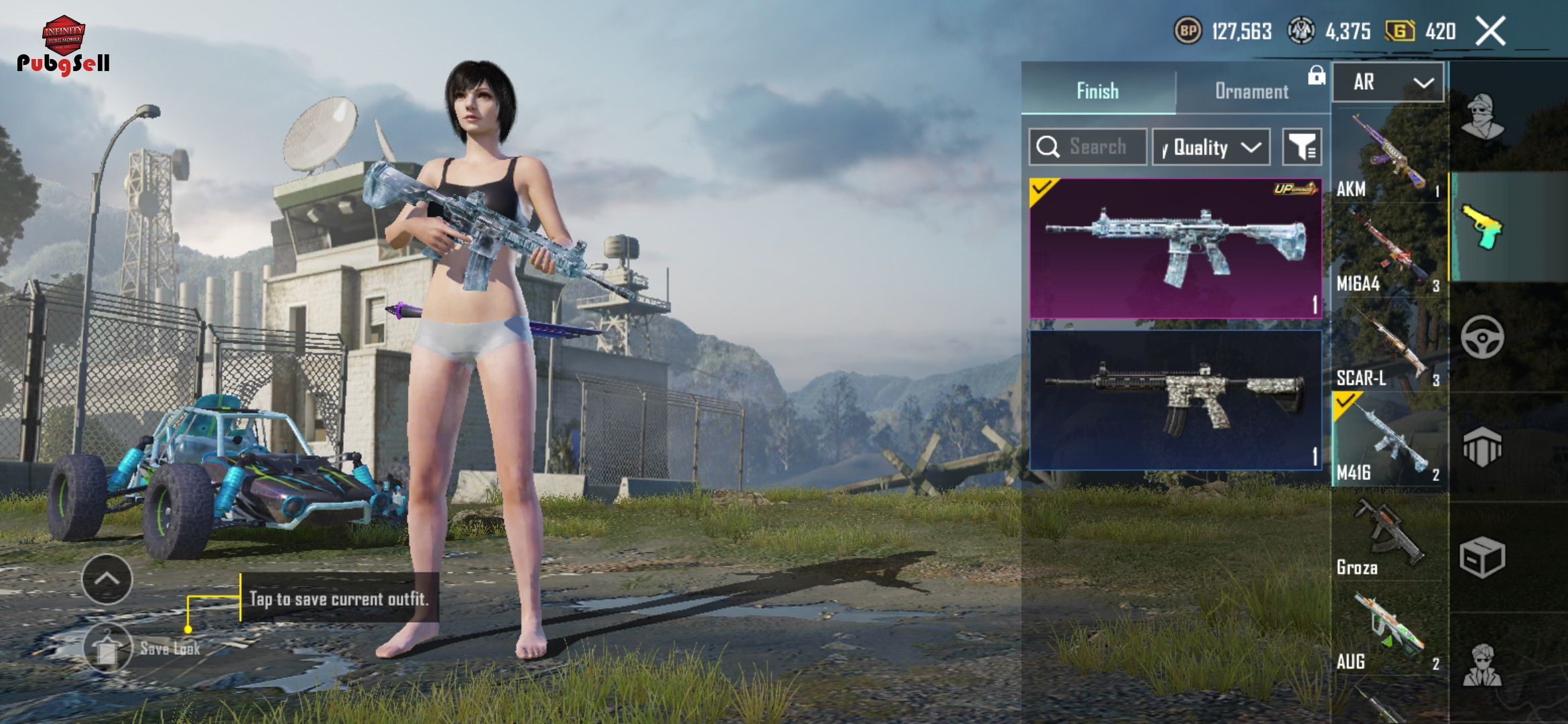Close the inventory screen with the X
The image size is (1568, 724).
1490,32
